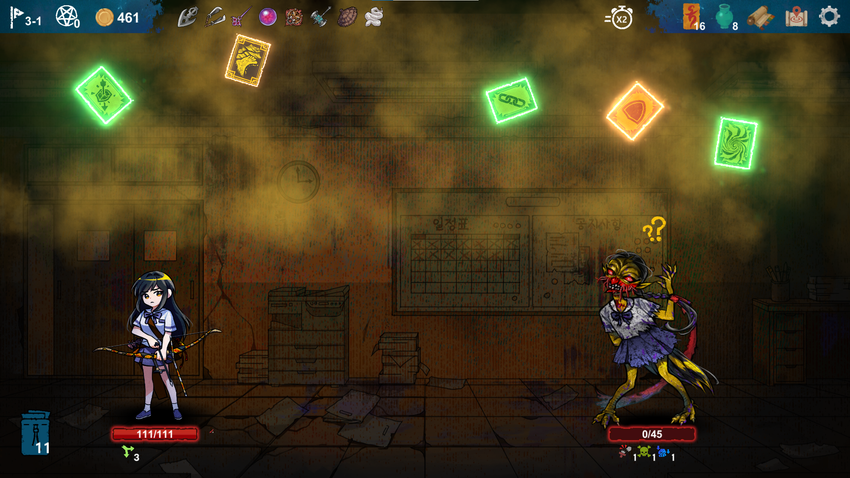Inspect the brown turtle shell relic
Screen dimensions: 850x478
point(347,16)
